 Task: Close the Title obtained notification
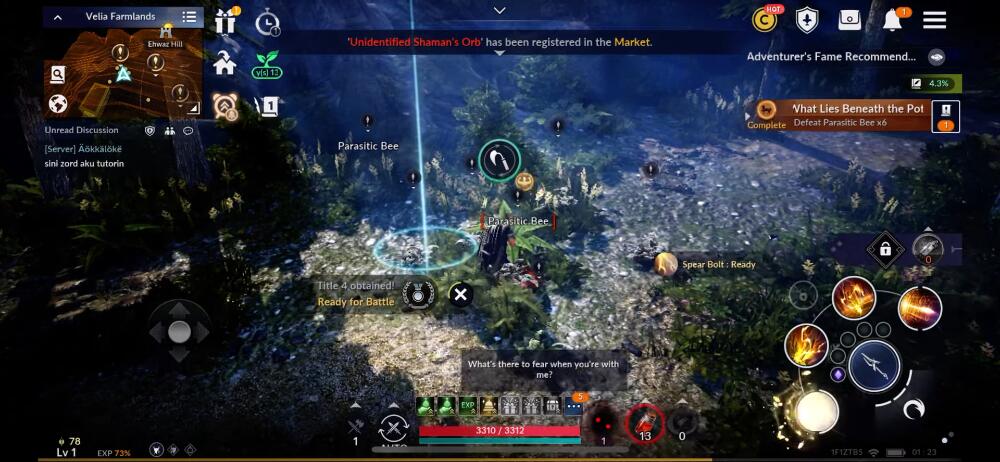[460, 294]
